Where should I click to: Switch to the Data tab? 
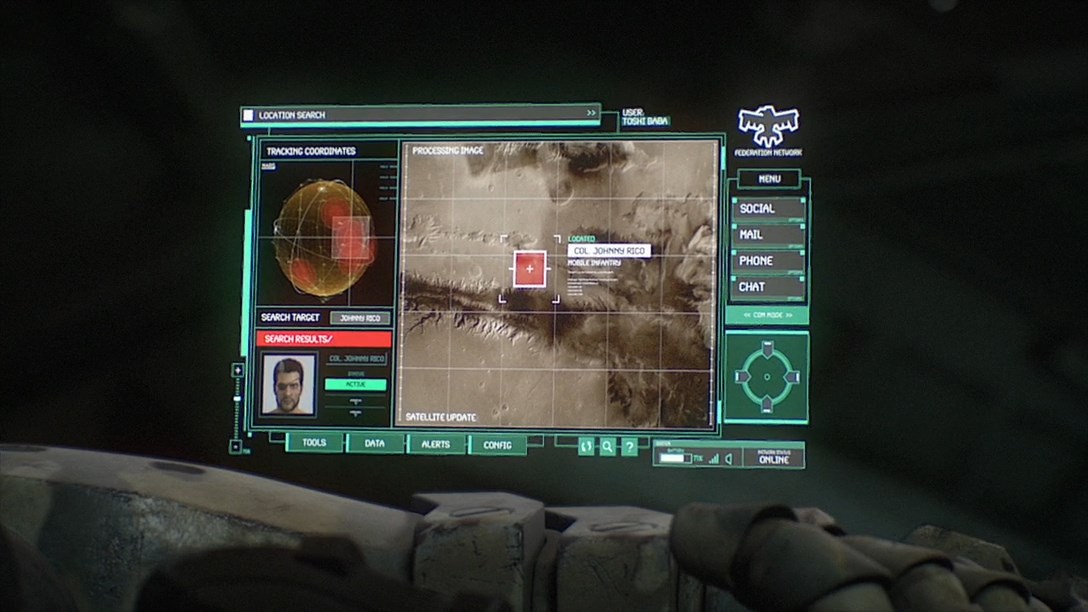(x=375, y=443)
